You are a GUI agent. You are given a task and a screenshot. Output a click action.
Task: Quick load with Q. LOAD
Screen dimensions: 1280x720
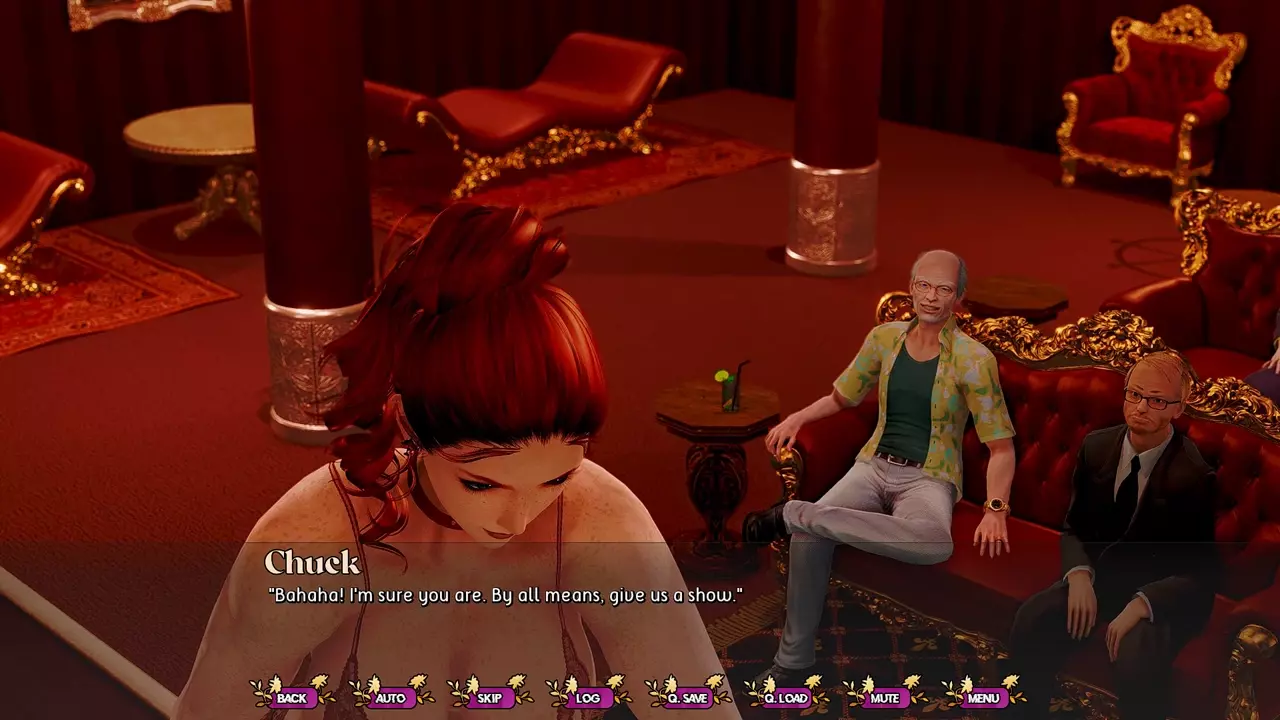(786, 697)
